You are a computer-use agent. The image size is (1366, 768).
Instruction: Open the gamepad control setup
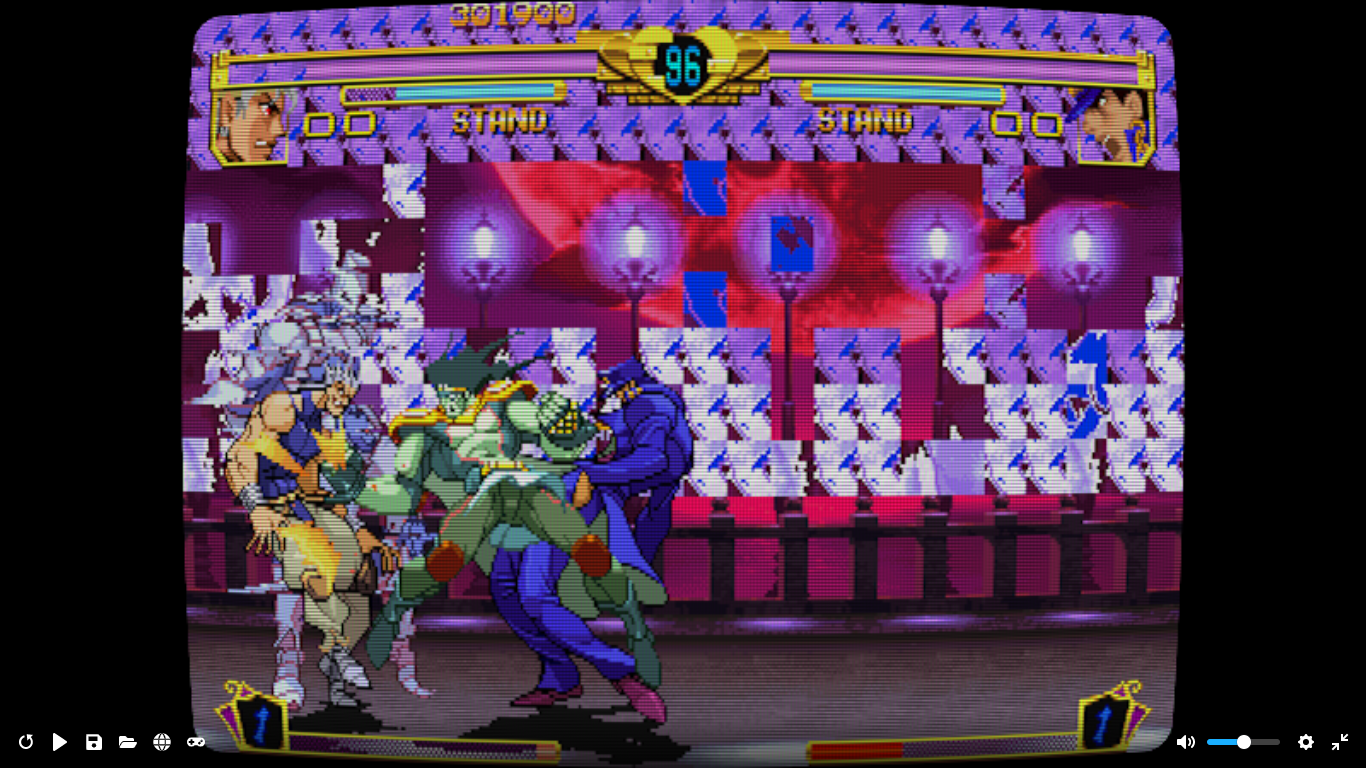click(196, 742)
